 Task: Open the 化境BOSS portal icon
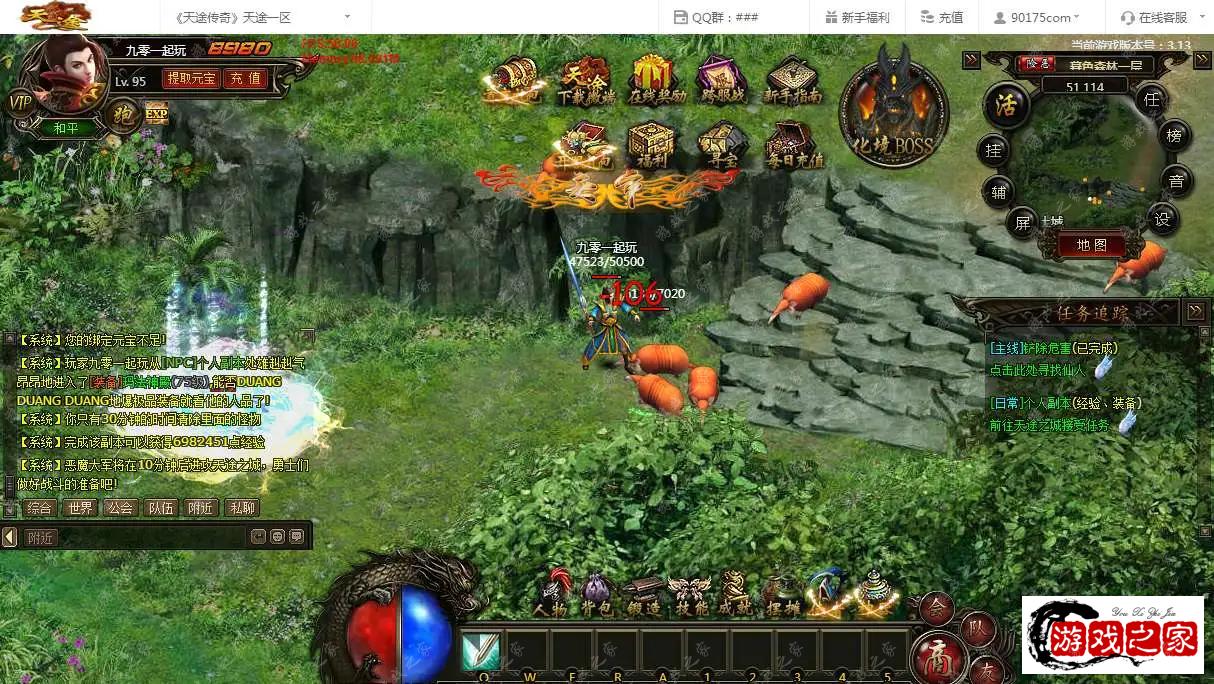(893, 107)
